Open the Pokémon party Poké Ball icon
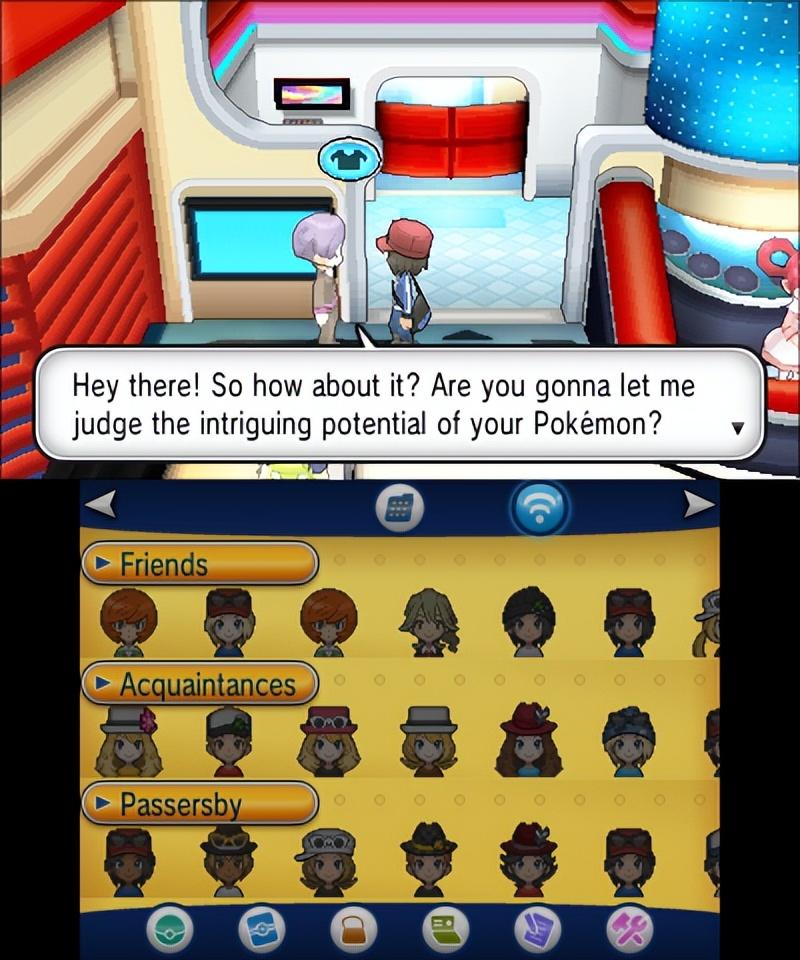The width and height of the screenshot is (800, 960). 167,932
